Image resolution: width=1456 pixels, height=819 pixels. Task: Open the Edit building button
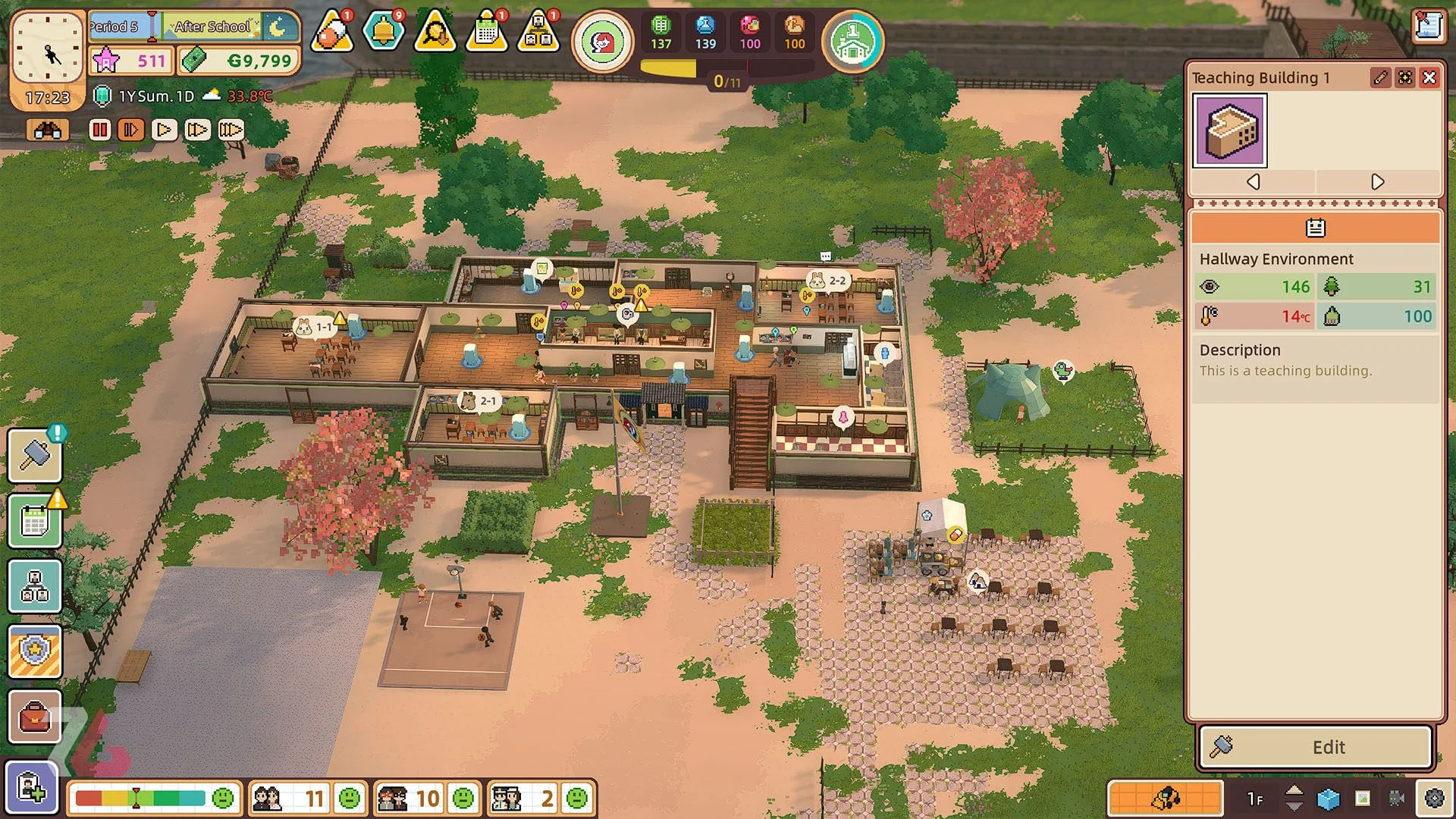[1316, 747]
